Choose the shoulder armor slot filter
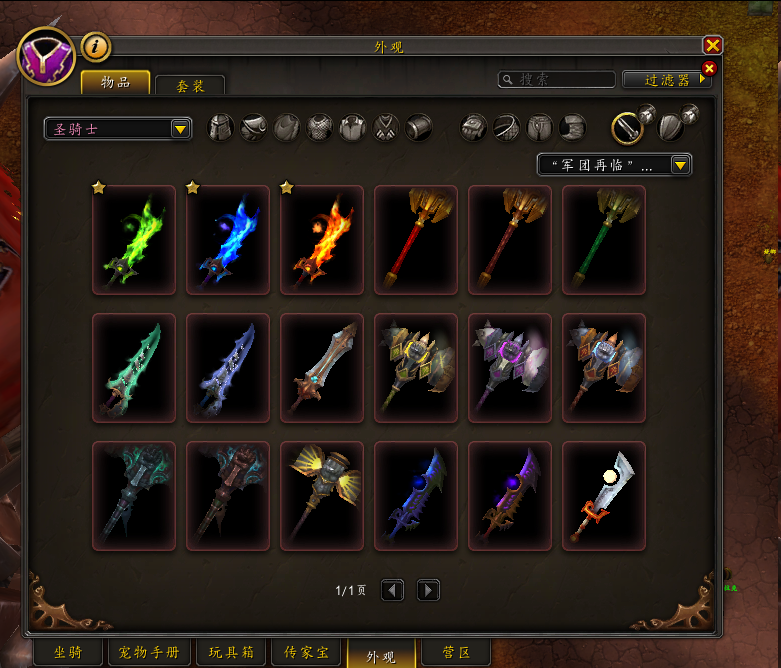Viewport: 781px width, 668px height. [254, 127]
